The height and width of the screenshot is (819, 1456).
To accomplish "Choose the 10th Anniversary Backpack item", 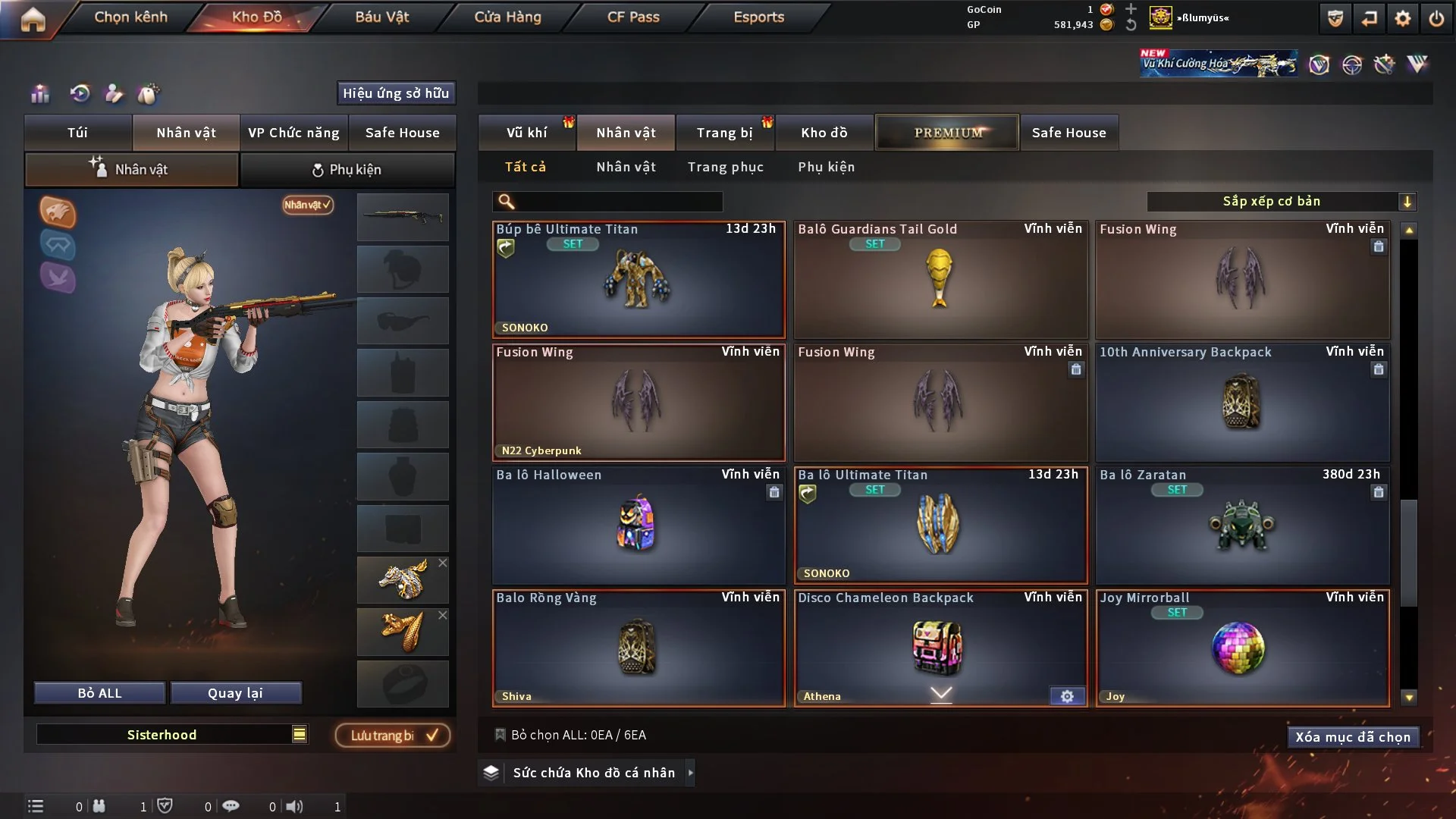I will (1242, 402).
